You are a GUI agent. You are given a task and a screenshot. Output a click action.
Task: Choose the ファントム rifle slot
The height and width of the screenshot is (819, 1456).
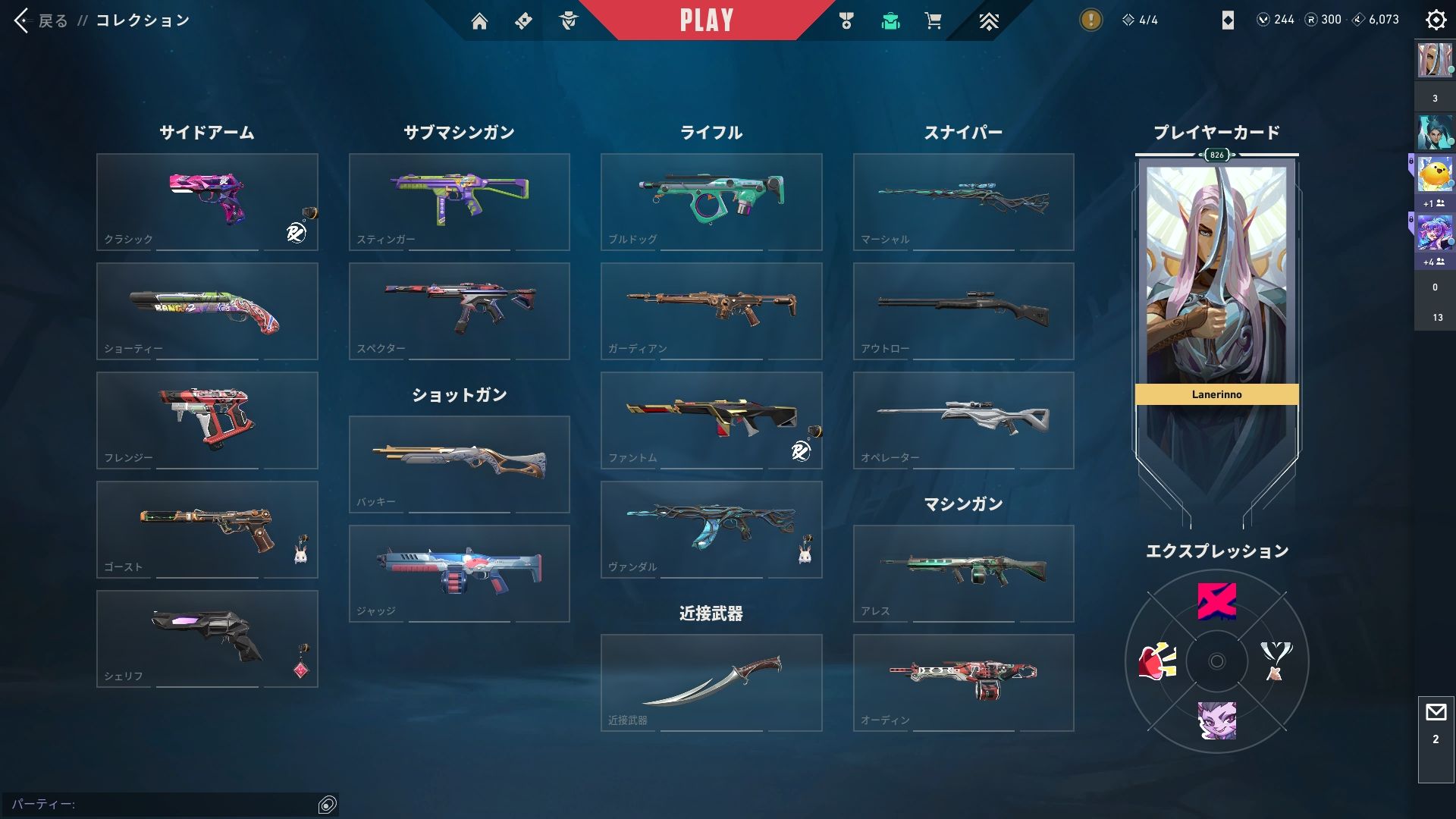pos(711,420)
